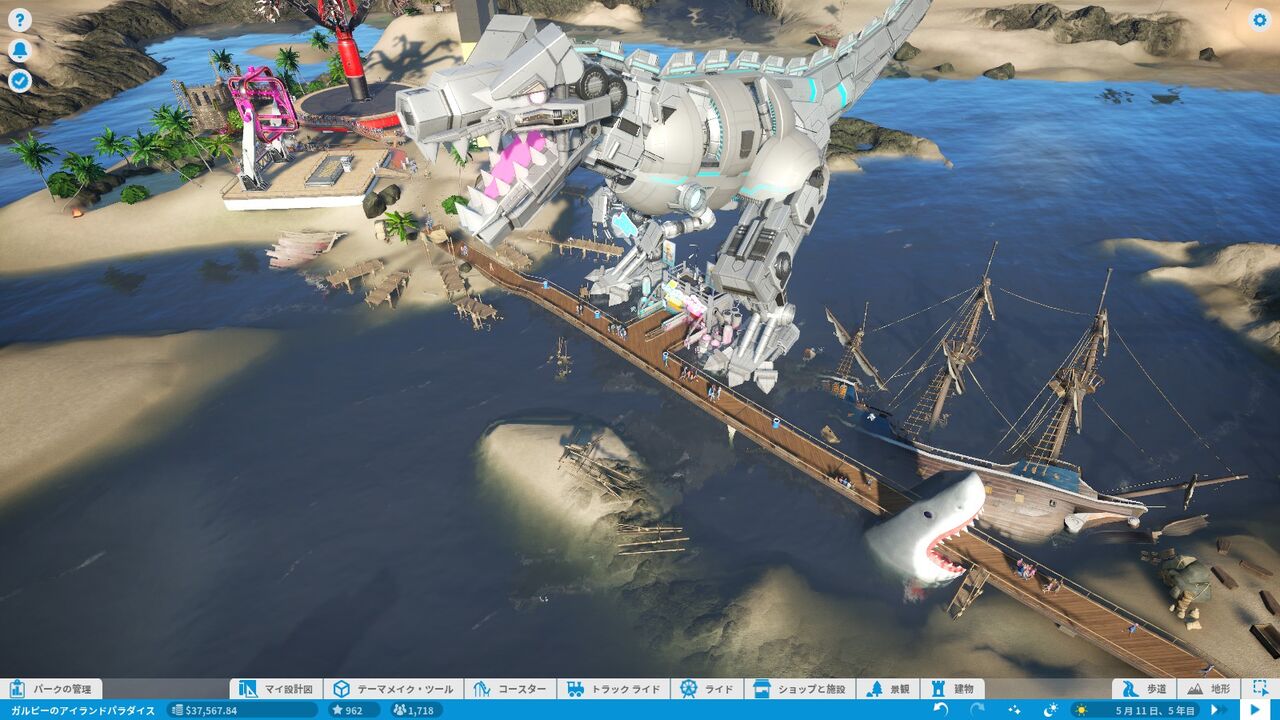1280x720 pixels.
Task: Switch to the コースター coasters tab
Action: click(510, 689)
